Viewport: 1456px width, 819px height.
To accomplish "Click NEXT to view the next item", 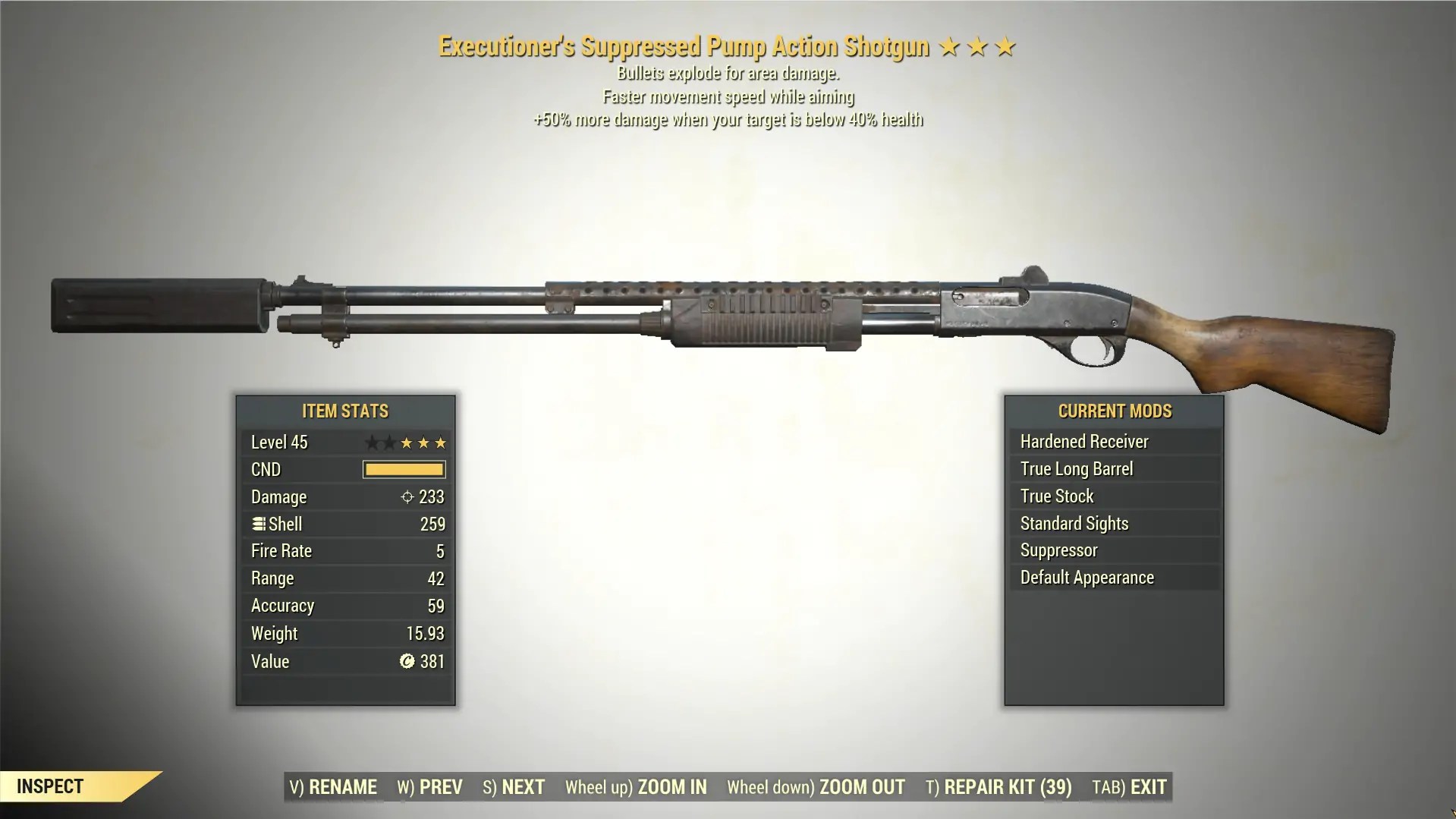I will click(514, 787).
